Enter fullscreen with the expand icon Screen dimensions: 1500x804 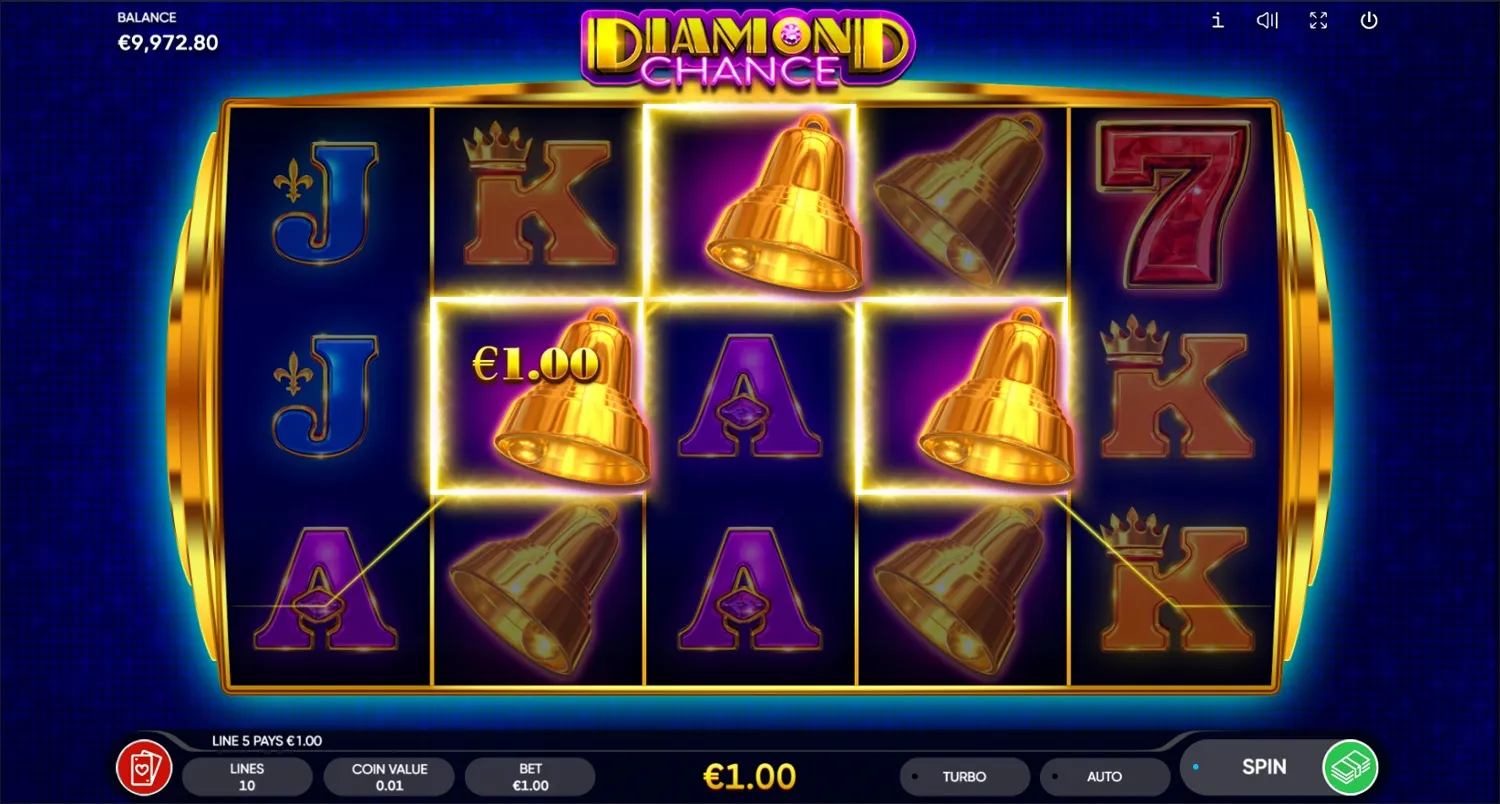pos(1318,20)
